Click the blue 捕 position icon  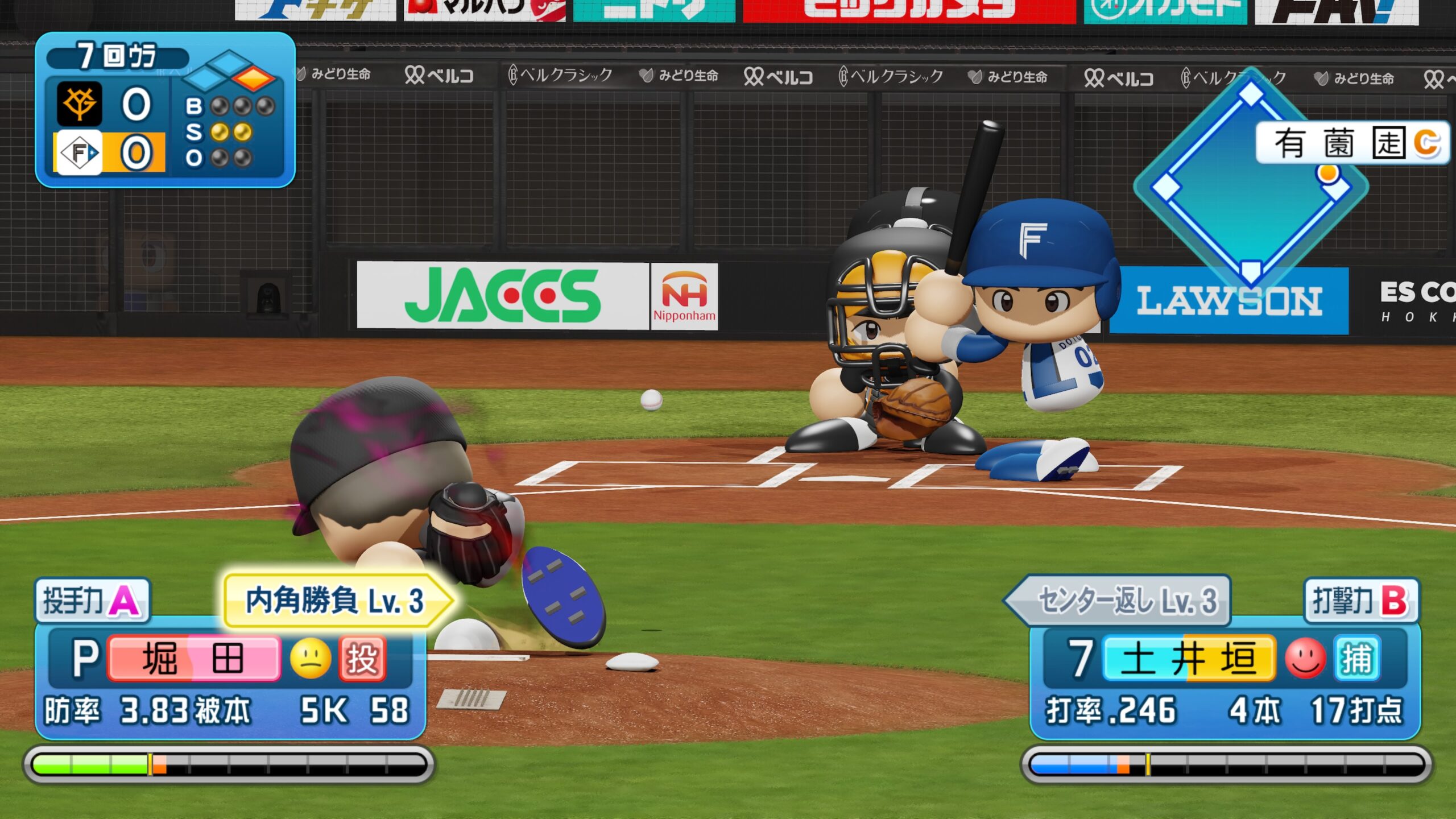1357,659
